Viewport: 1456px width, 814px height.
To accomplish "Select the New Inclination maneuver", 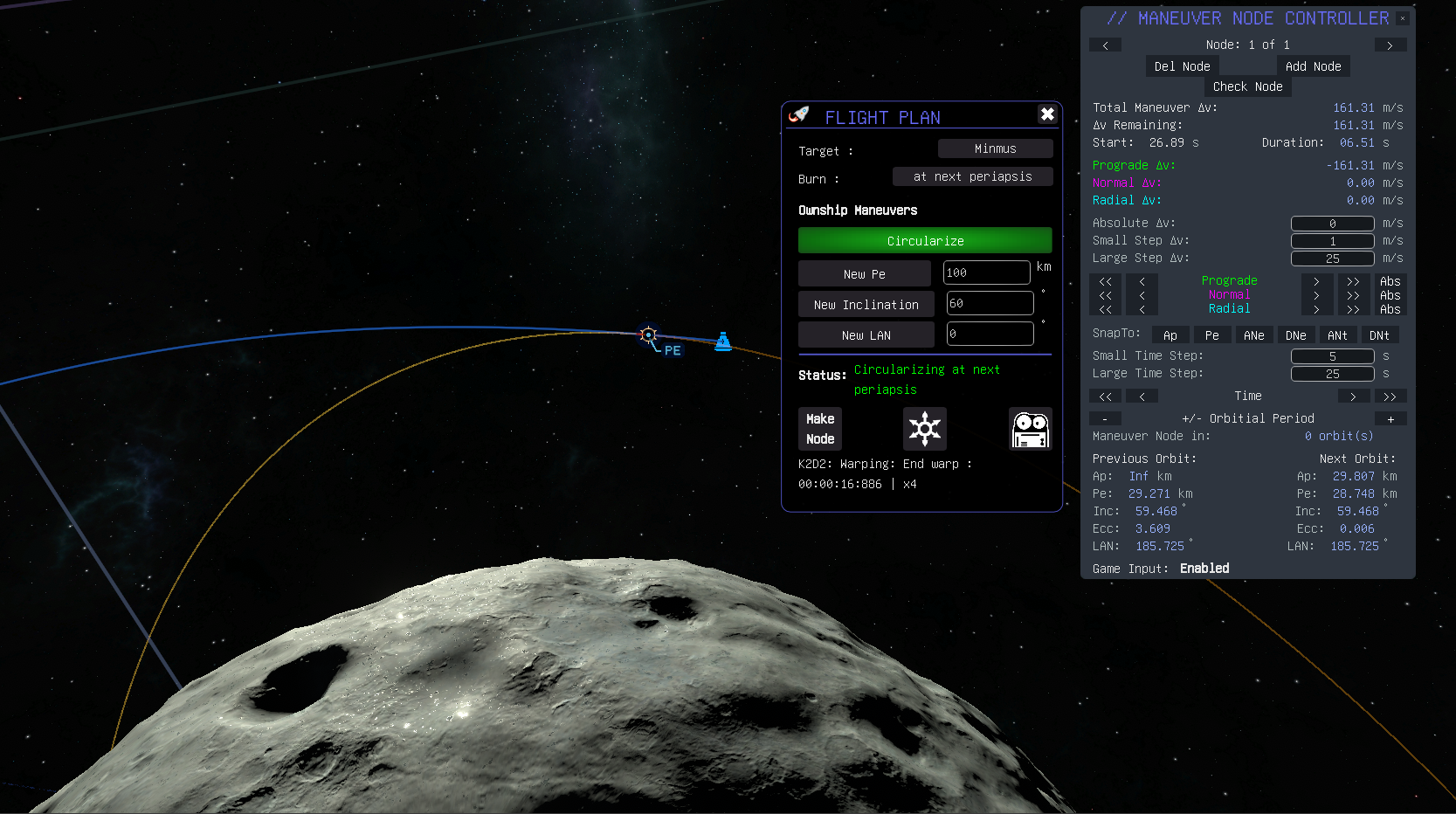I will (x=866, y=305).
